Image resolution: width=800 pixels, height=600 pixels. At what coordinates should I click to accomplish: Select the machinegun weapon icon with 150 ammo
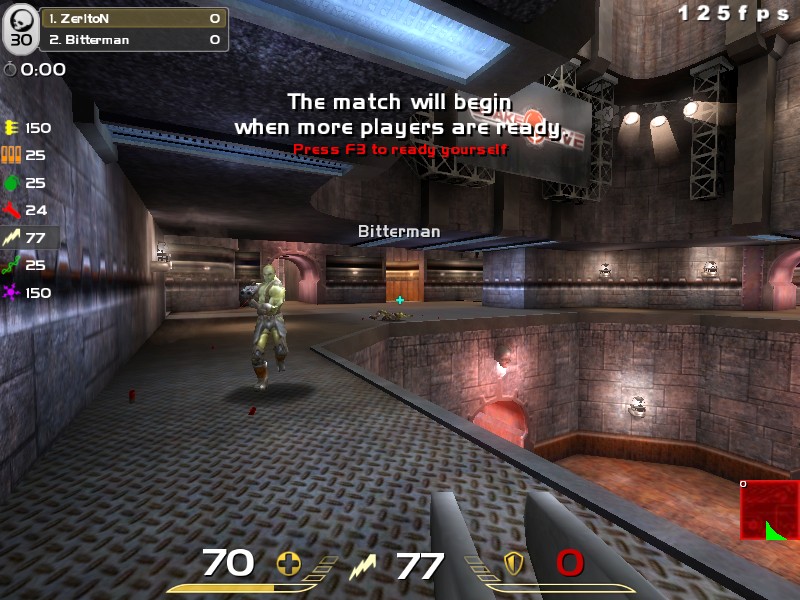click(x=12, y=128)
